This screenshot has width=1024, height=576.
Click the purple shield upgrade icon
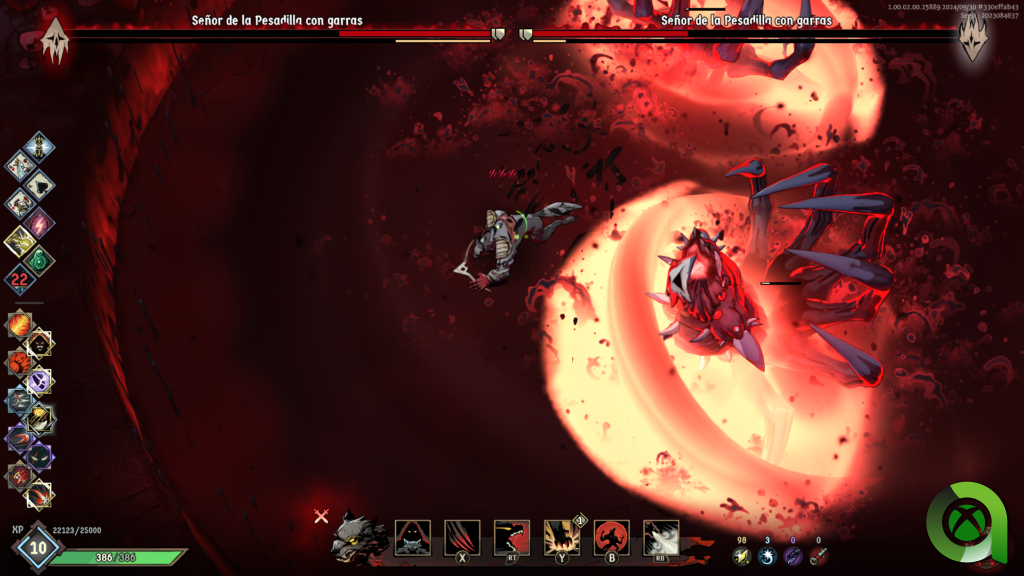pyautogui.click(x=40, y=381)
